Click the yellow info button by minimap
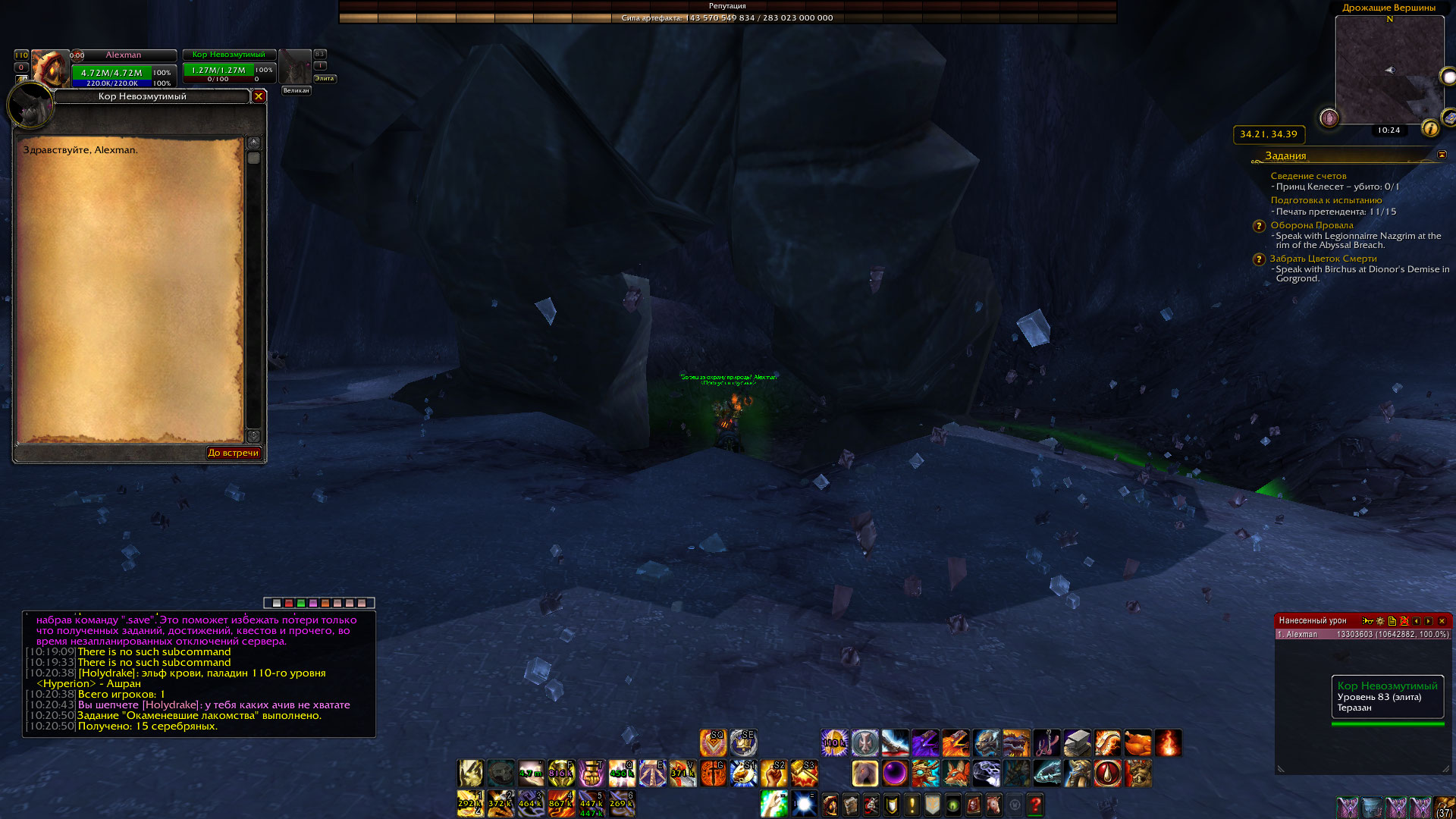The width and height of the screenshot is (1456, 819). [1429, 128]
